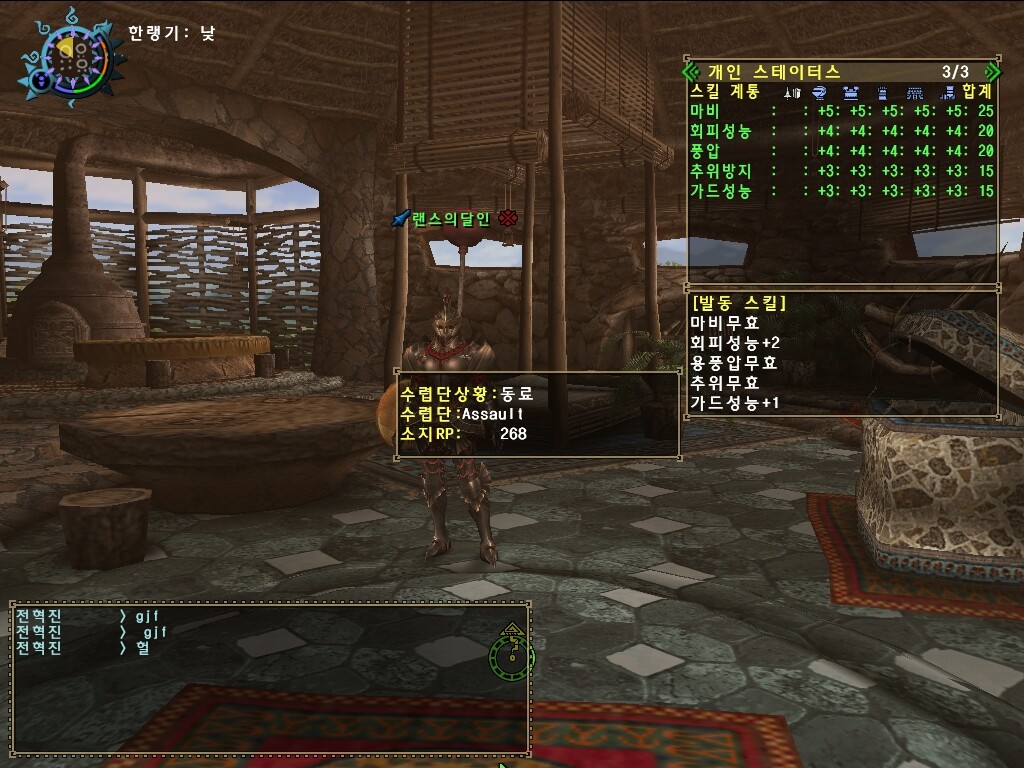
Task: Select the 가드성능 skill row
Action: (840, 191)
